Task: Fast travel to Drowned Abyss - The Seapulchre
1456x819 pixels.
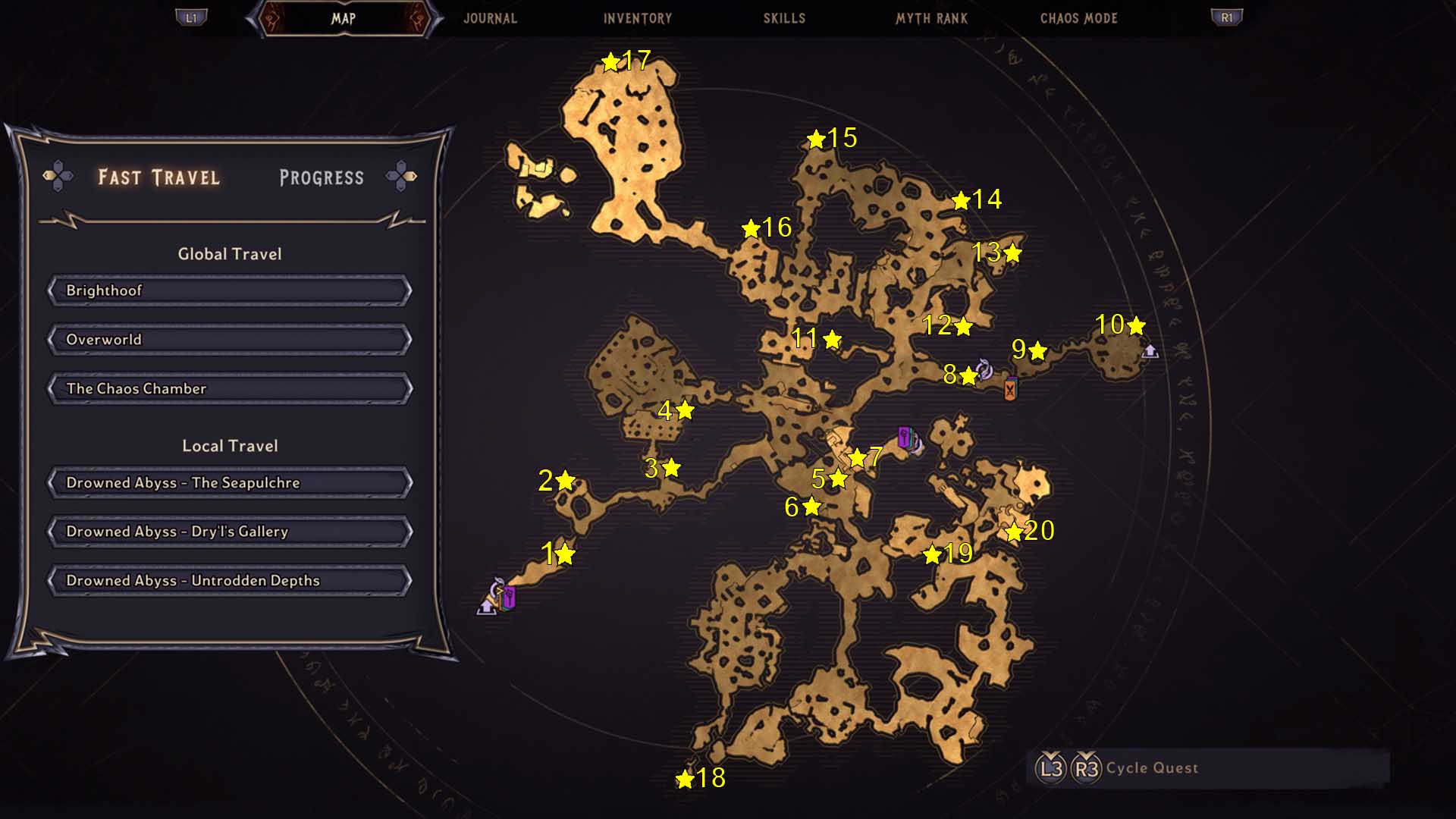Action: click(x=230, y=483)
